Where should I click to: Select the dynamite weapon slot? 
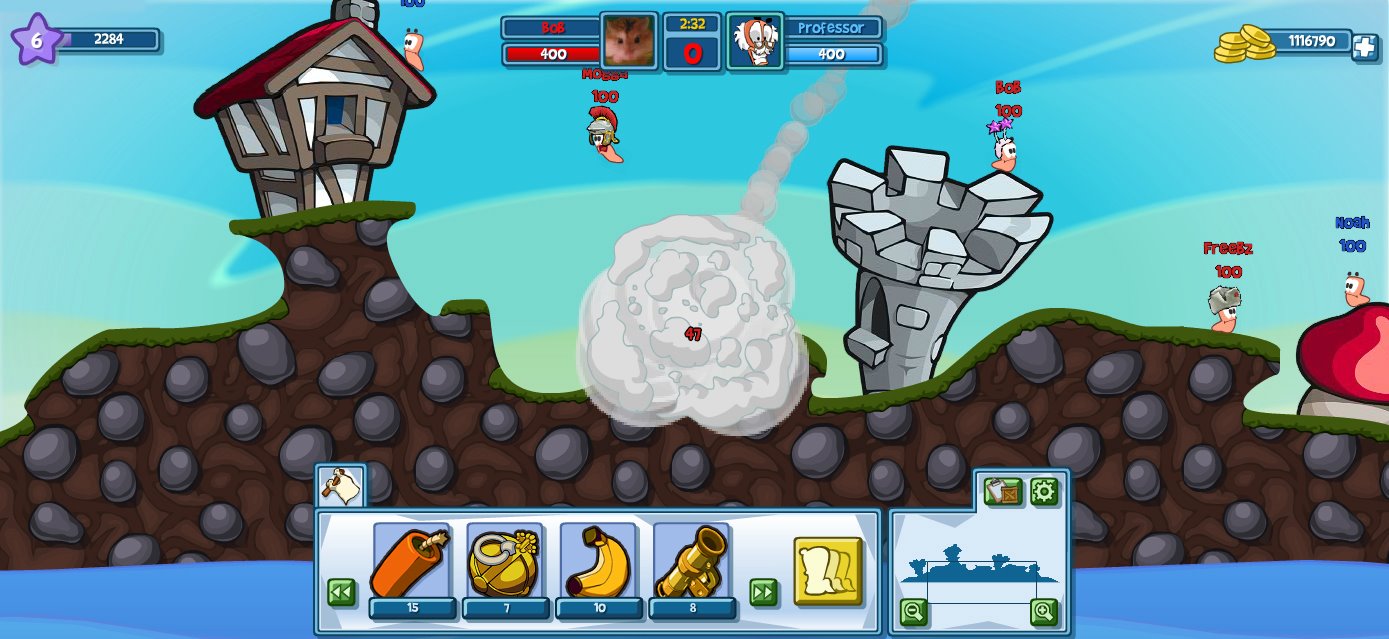pyautogui.click(x=412, y=562)
